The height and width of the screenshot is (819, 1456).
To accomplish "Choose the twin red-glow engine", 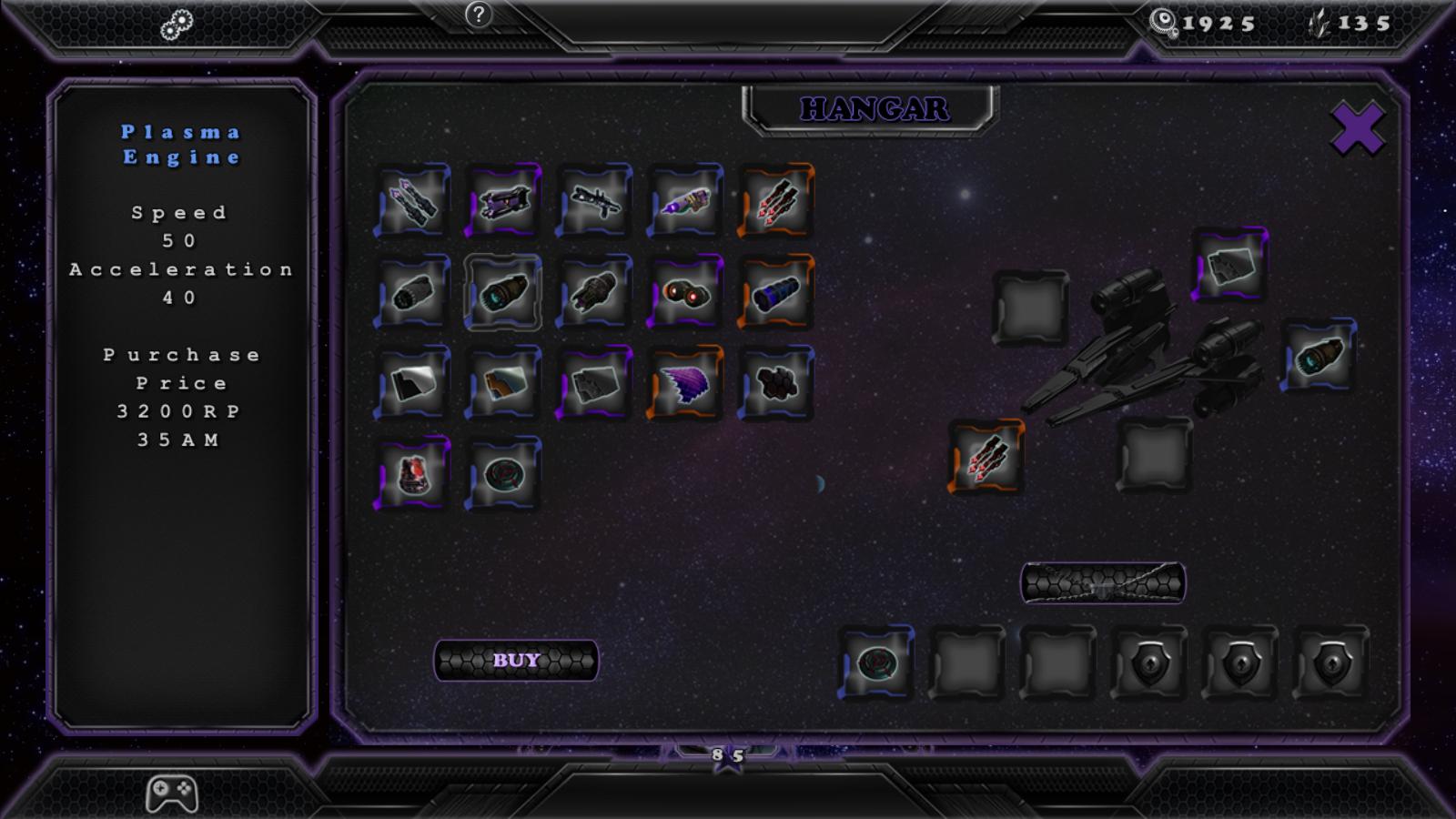I will coord(685,292).
